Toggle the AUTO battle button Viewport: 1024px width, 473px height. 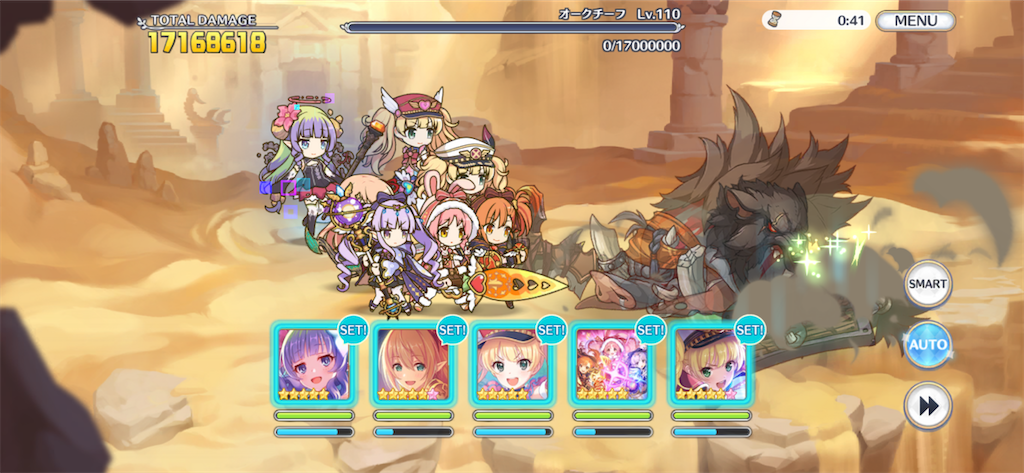click(927, 345)
